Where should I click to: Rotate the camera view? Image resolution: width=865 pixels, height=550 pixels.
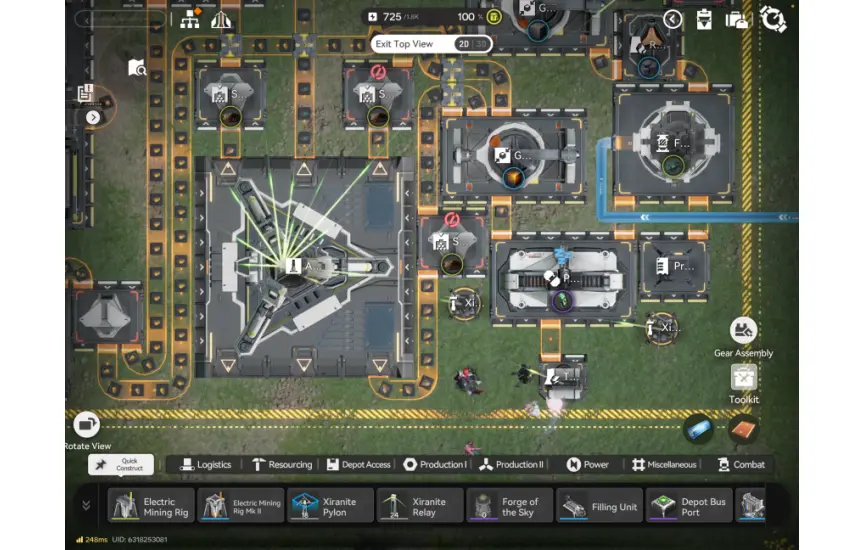click(87, 425)
